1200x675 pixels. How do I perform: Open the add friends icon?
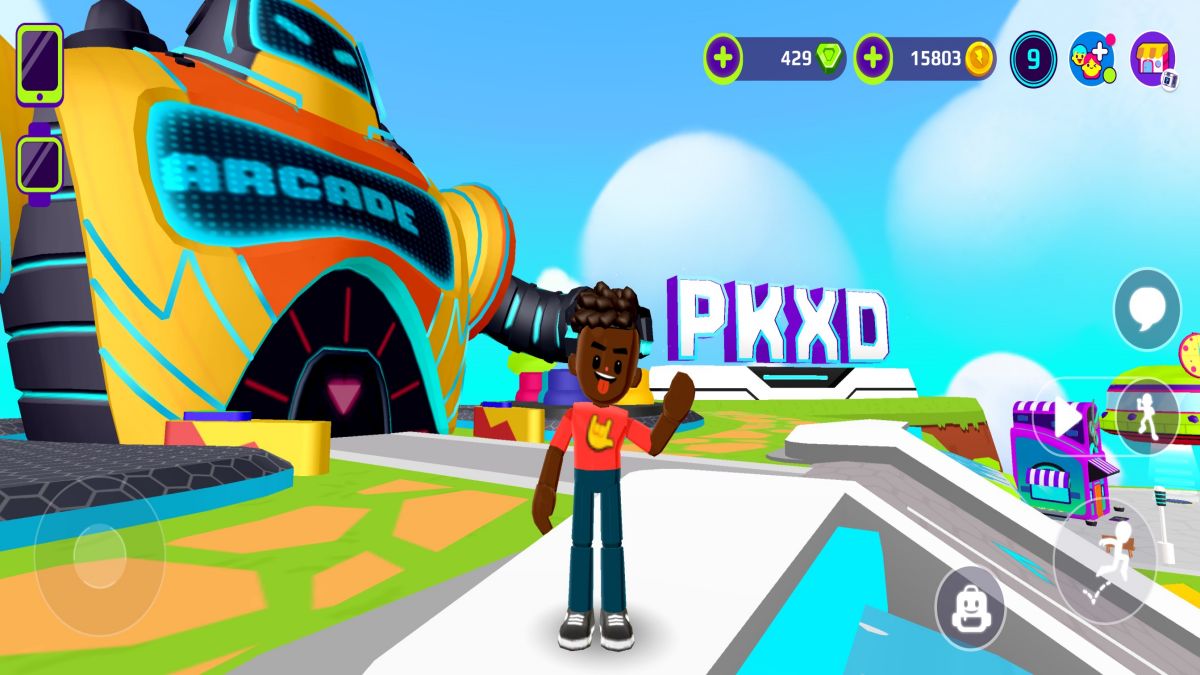pyautogui.click(x=1092, y=59)
